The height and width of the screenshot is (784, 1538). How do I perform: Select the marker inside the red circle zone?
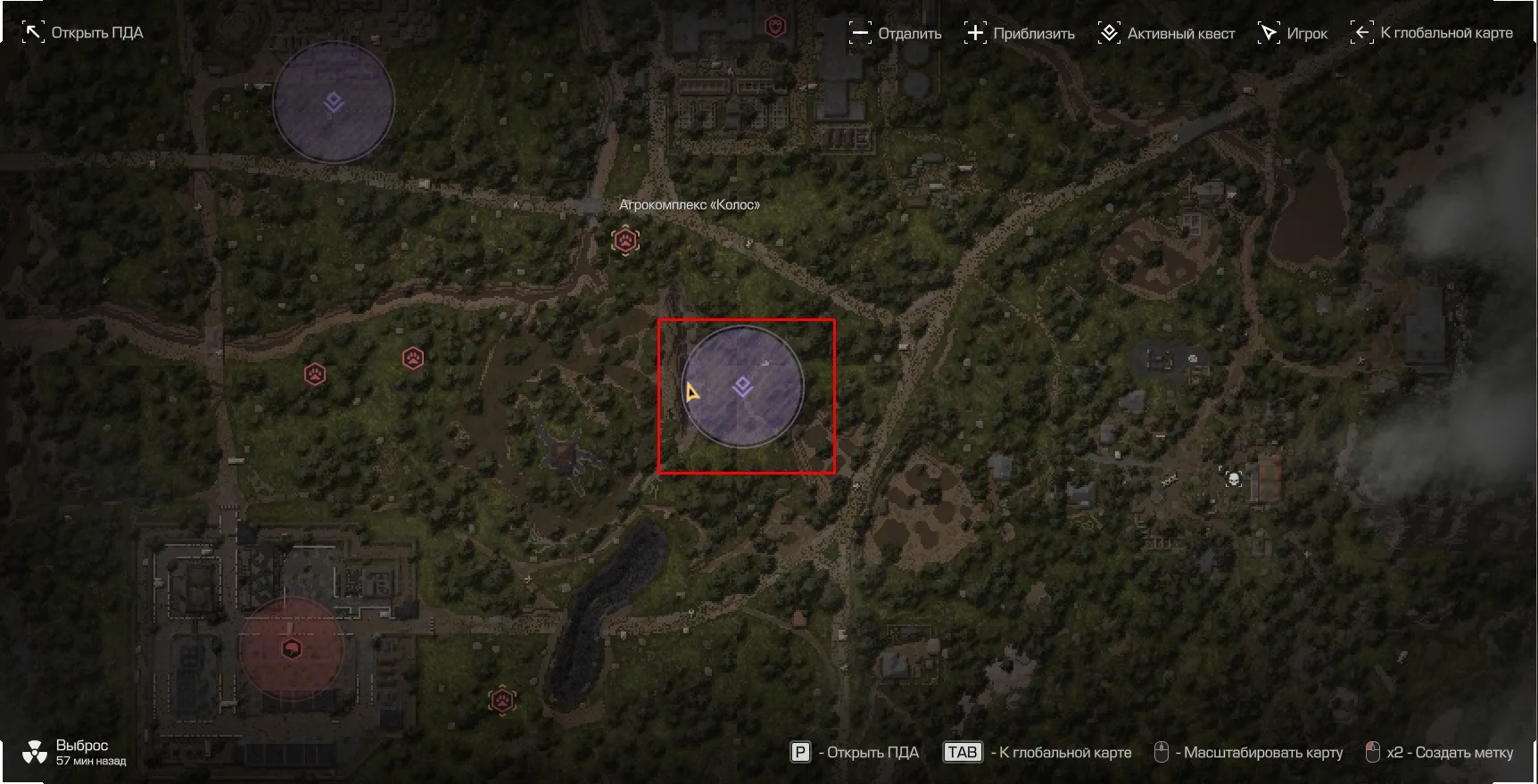[291, 648]
